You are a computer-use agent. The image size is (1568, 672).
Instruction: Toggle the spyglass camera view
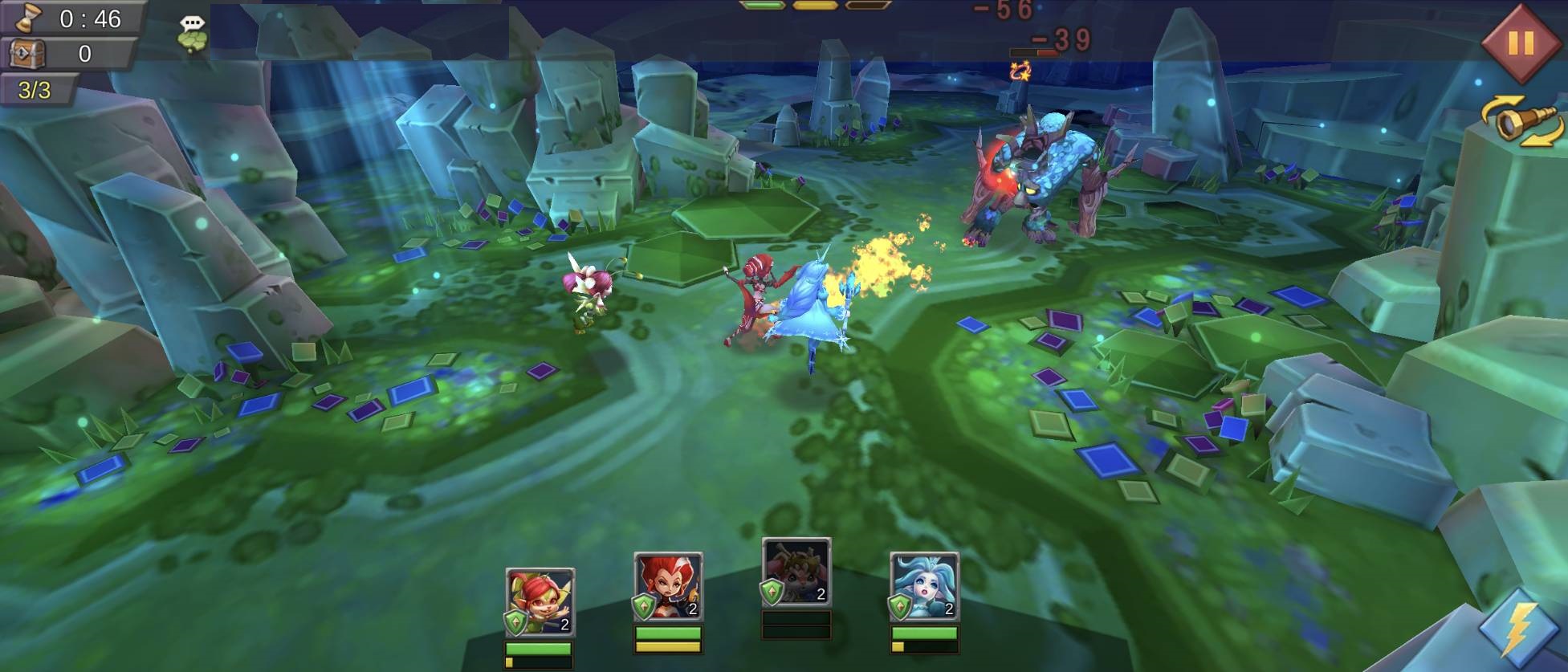click(1521, 123)
